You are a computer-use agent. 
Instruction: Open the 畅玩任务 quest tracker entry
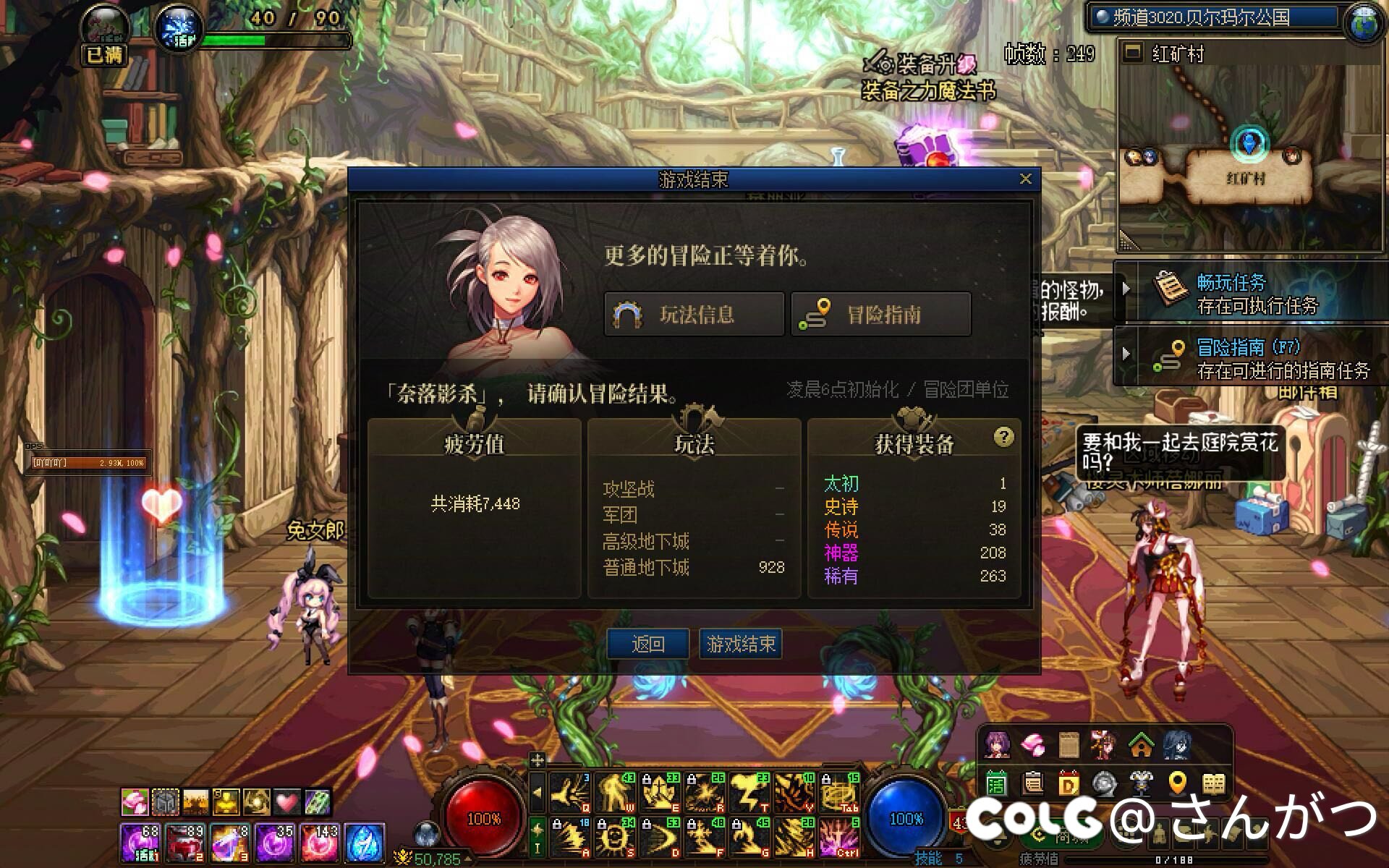(x=1253, y=293)
